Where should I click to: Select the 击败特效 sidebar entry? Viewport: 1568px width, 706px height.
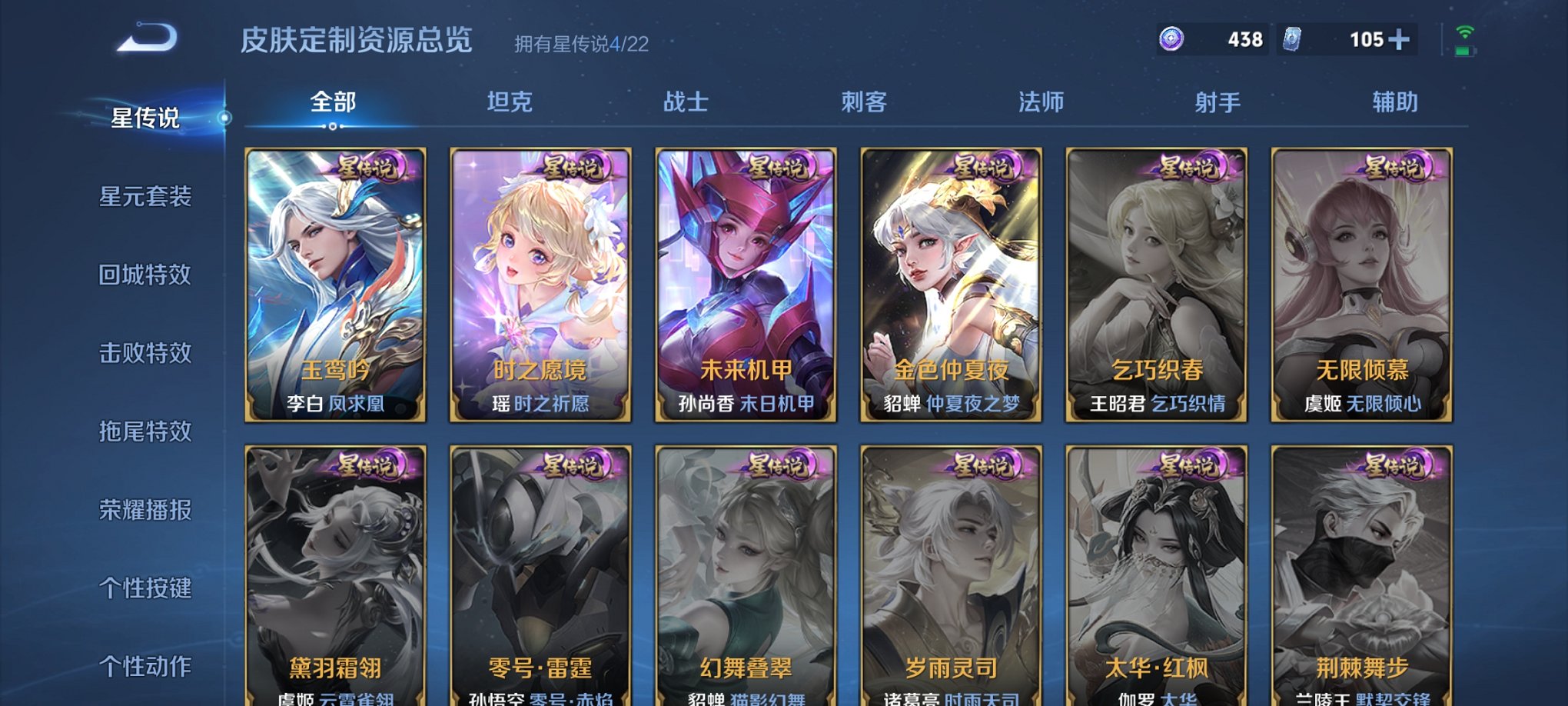click(x=146, y=353)
